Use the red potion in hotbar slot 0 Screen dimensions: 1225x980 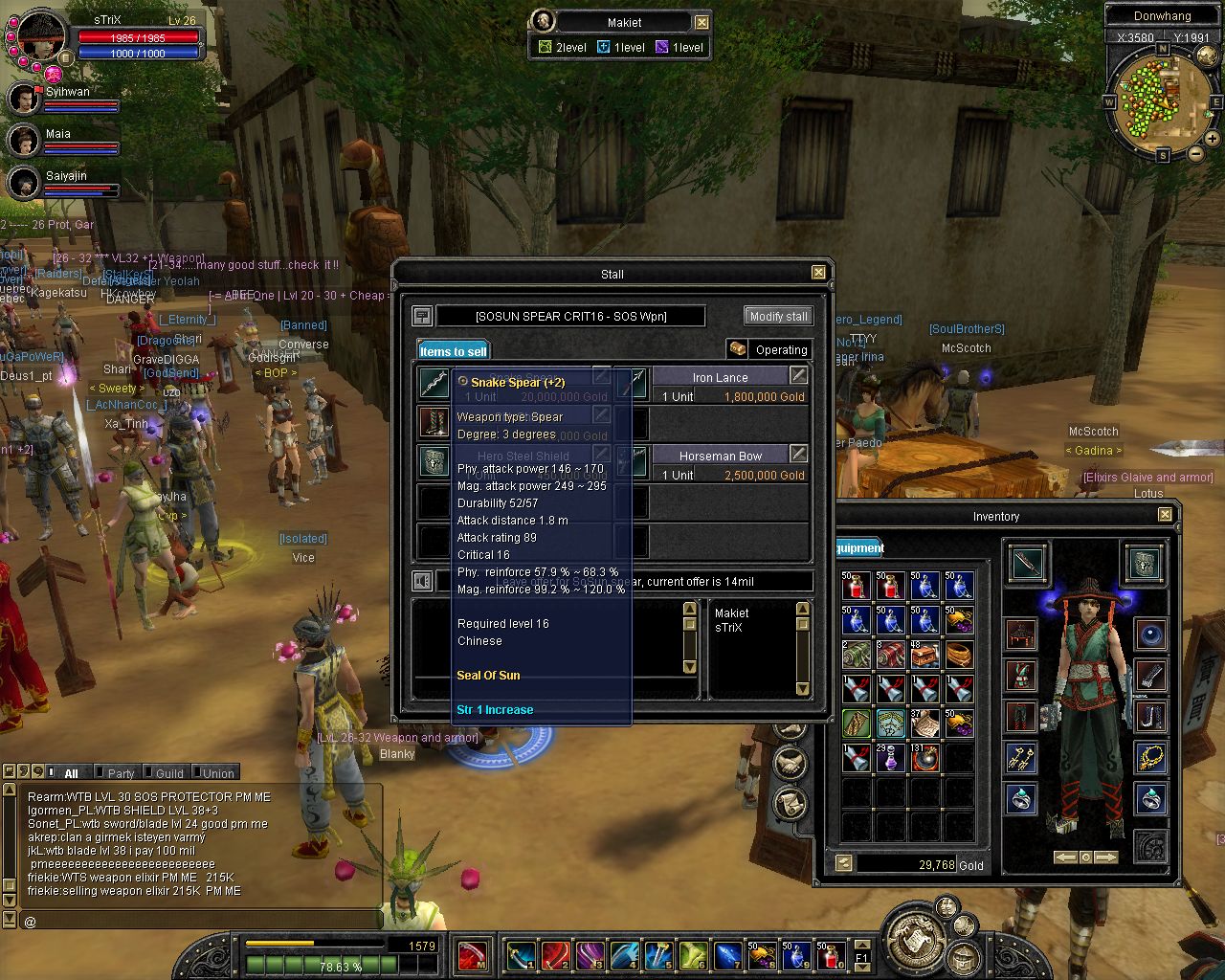(832, 955)
